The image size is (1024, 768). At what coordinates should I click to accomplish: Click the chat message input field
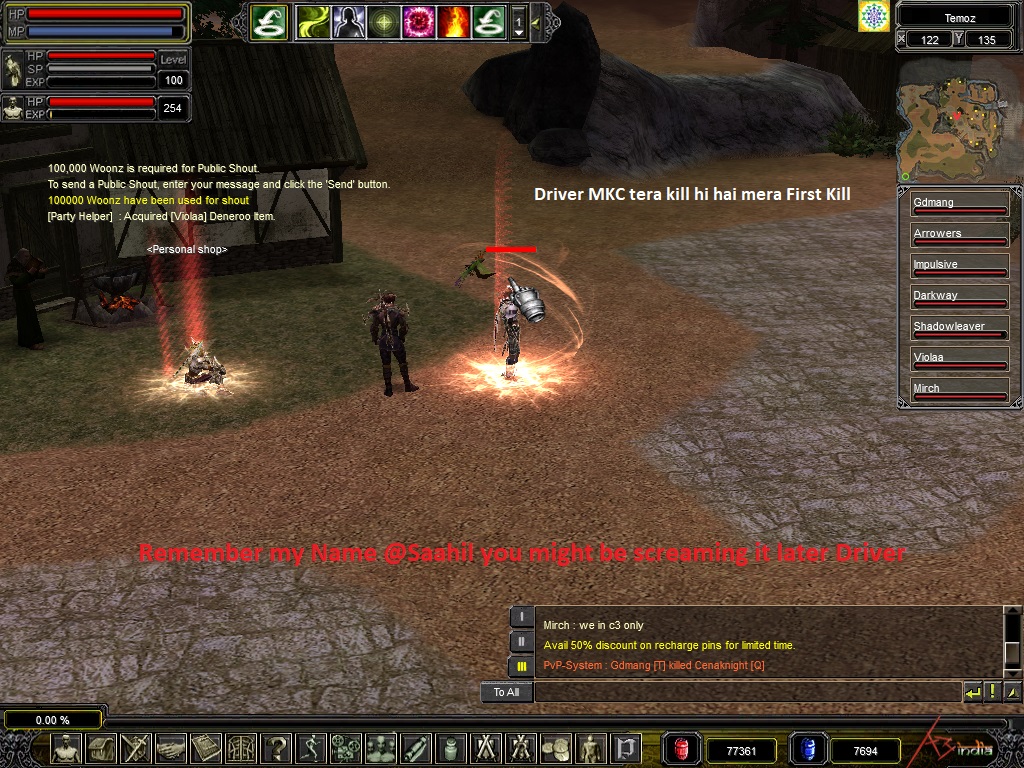(x=747, y=692)
